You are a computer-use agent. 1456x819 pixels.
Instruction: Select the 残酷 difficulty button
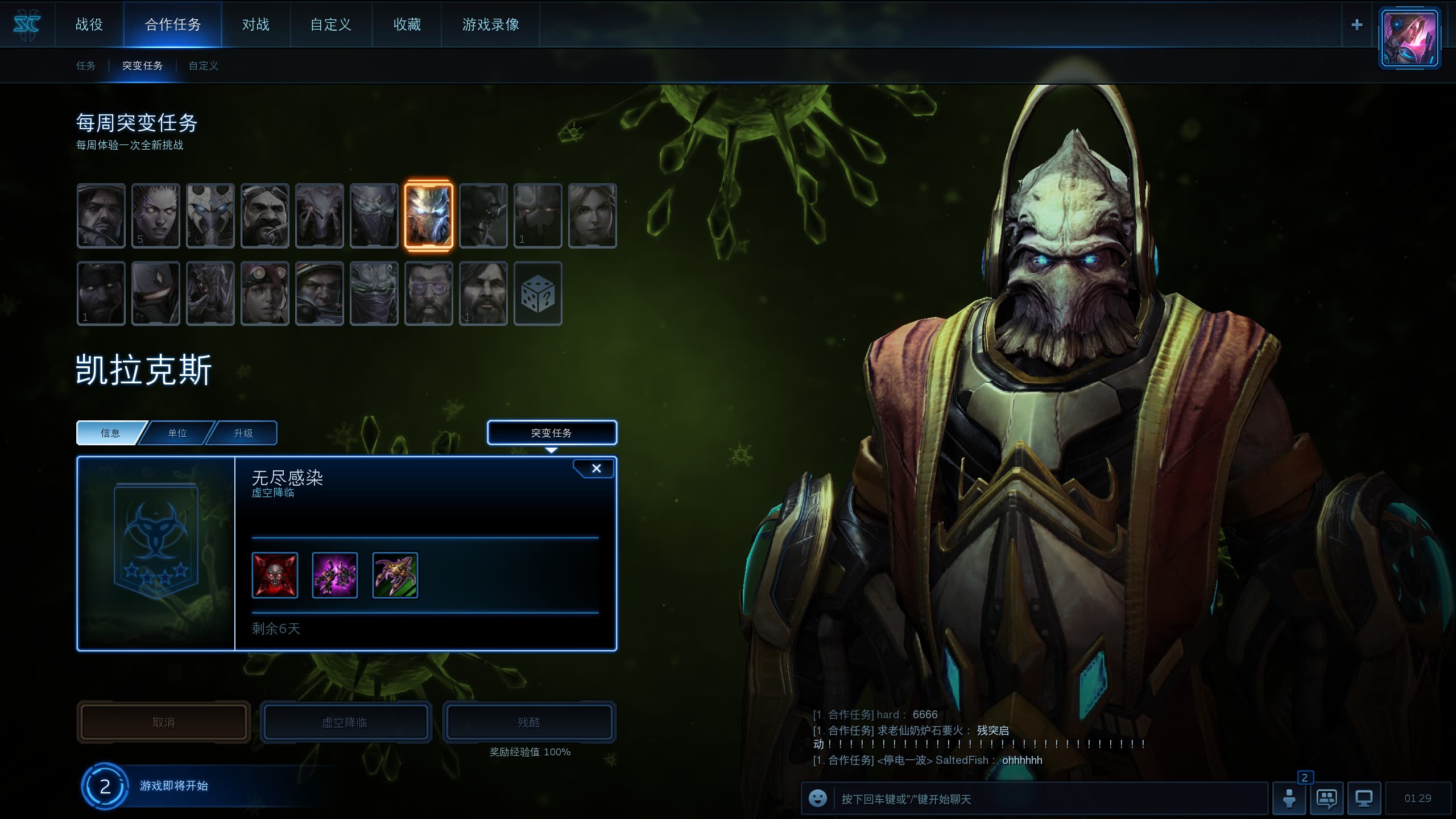529,722
